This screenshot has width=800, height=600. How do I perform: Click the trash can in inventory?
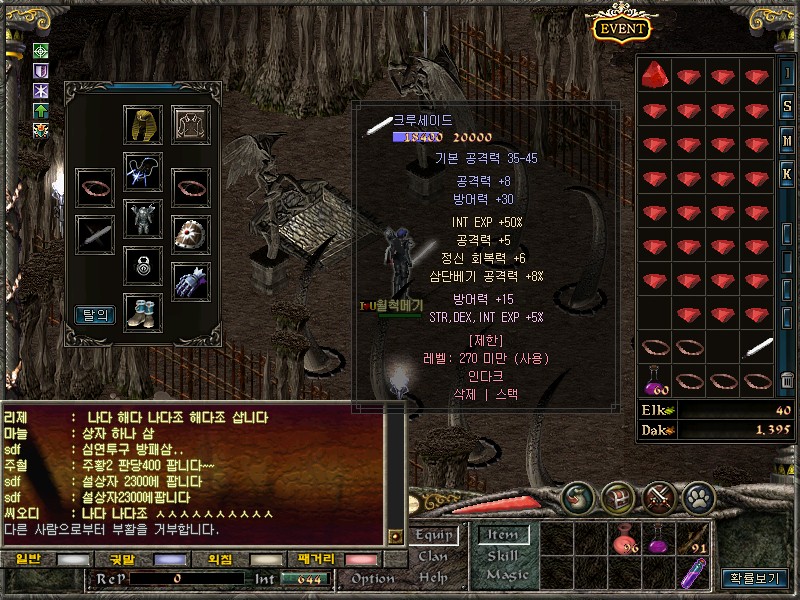click(787, 380)
